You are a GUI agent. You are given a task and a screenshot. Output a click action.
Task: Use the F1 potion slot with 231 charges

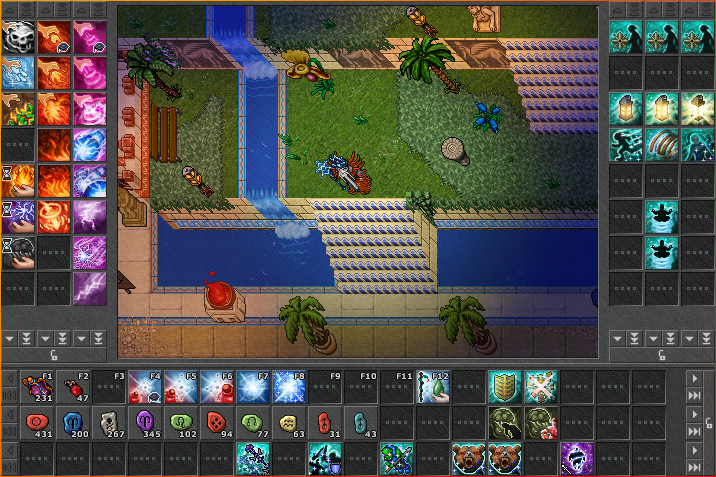point(39,387)
